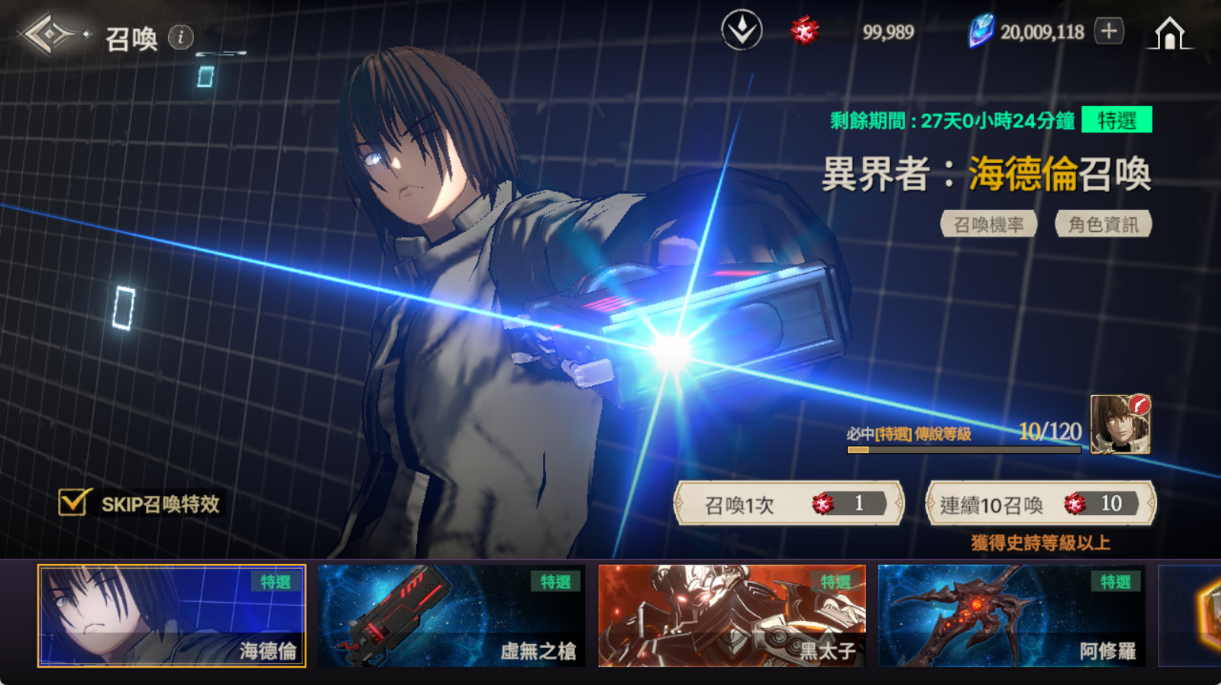
Task: Toggle the SKIP召喚特效 checkbox
Action: click(x=75, y=502)
